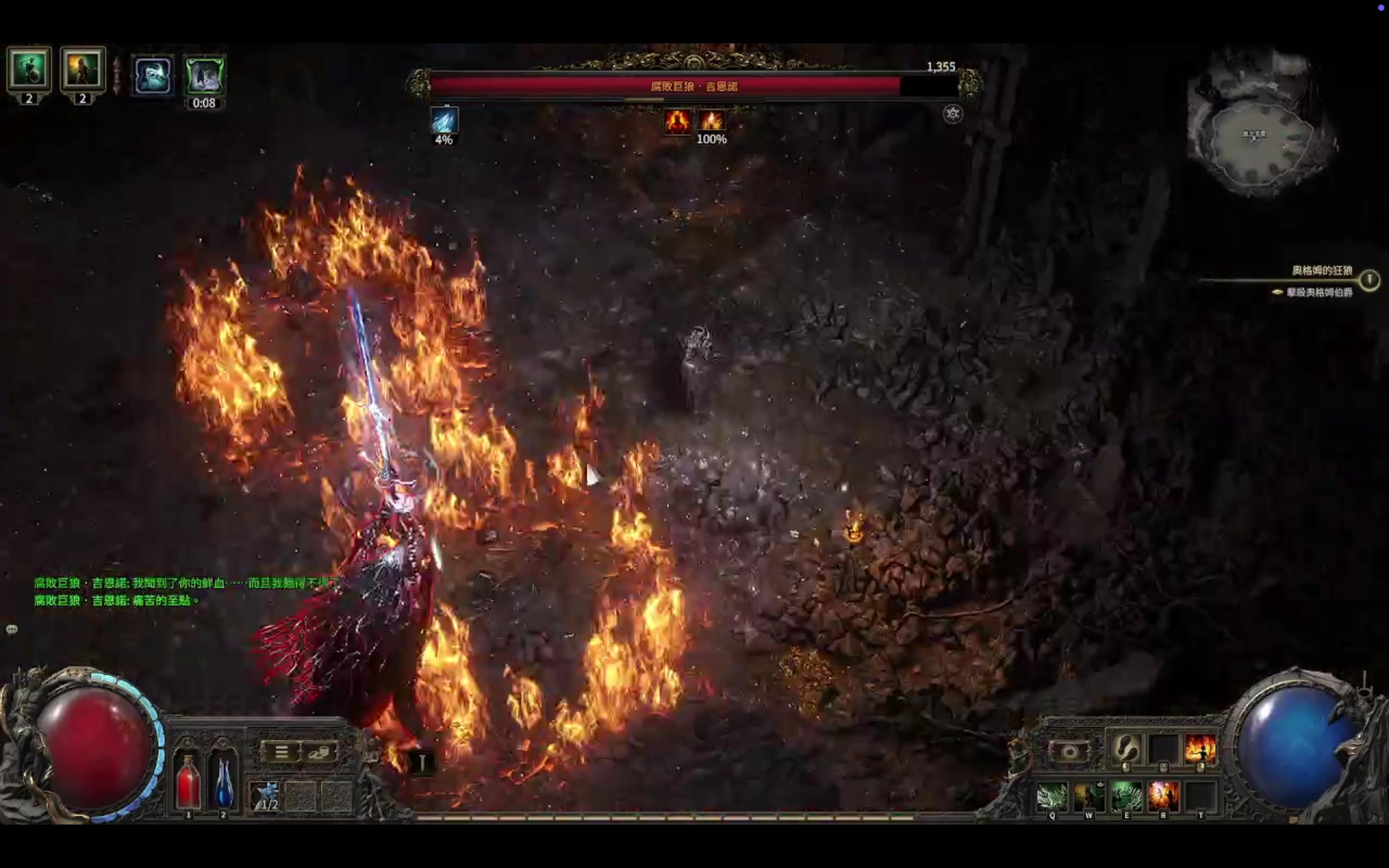
Task: Activate the Q bone spikes skill
Action: pos(1052,796)
